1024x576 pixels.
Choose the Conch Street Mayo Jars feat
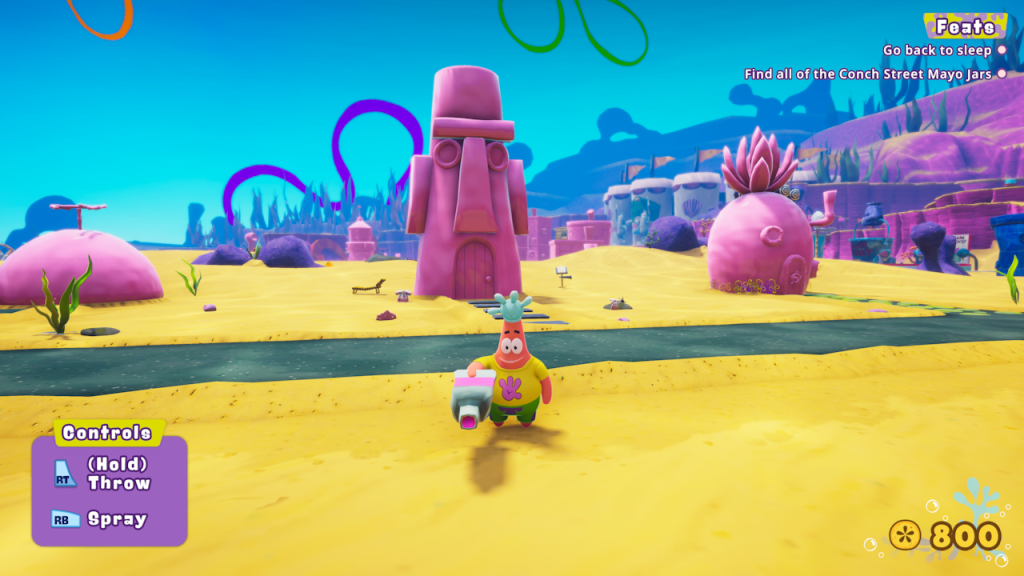pyautogui.click(x=868, y=74)
